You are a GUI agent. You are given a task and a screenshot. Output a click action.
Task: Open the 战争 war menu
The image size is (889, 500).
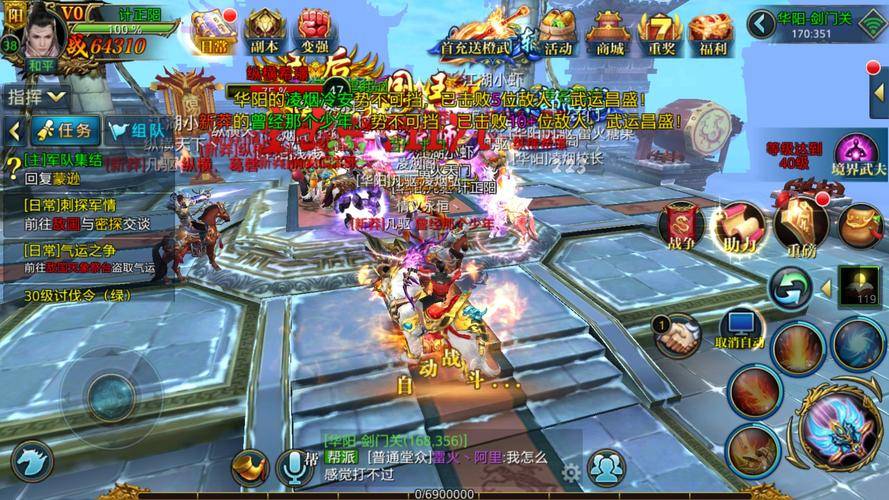(x=681, y=226)
